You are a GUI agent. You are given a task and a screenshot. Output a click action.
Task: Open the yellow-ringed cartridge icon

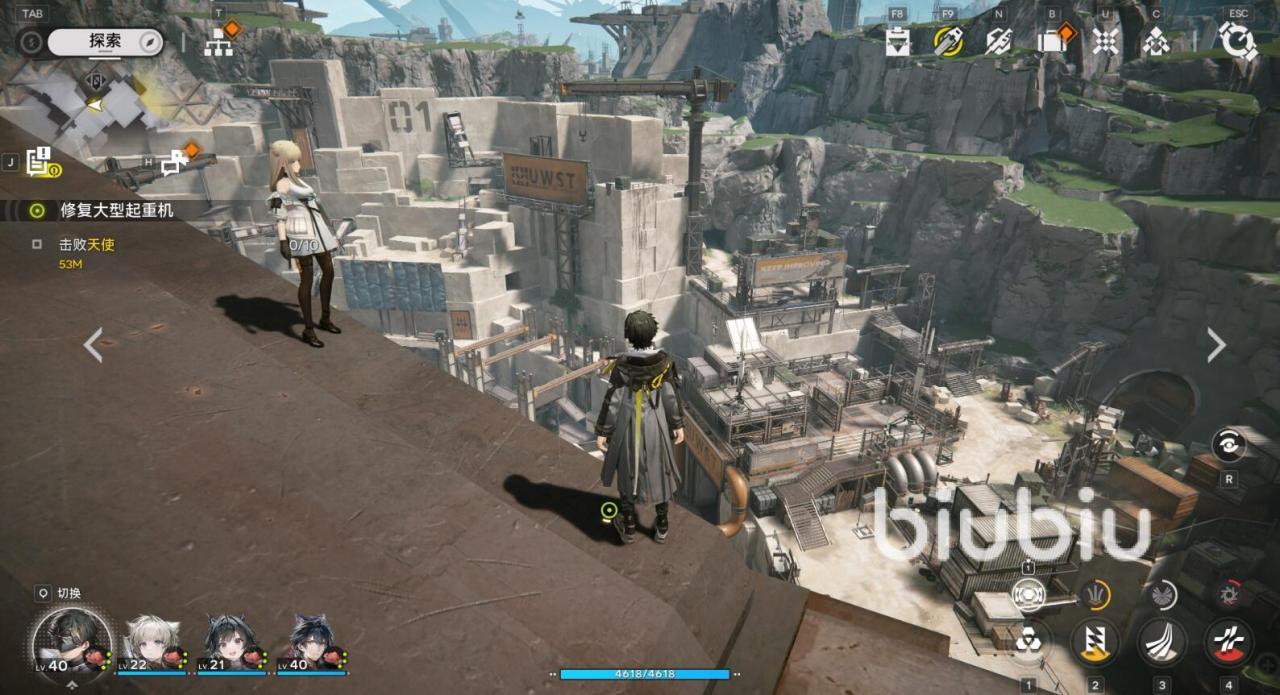[947, 41]
